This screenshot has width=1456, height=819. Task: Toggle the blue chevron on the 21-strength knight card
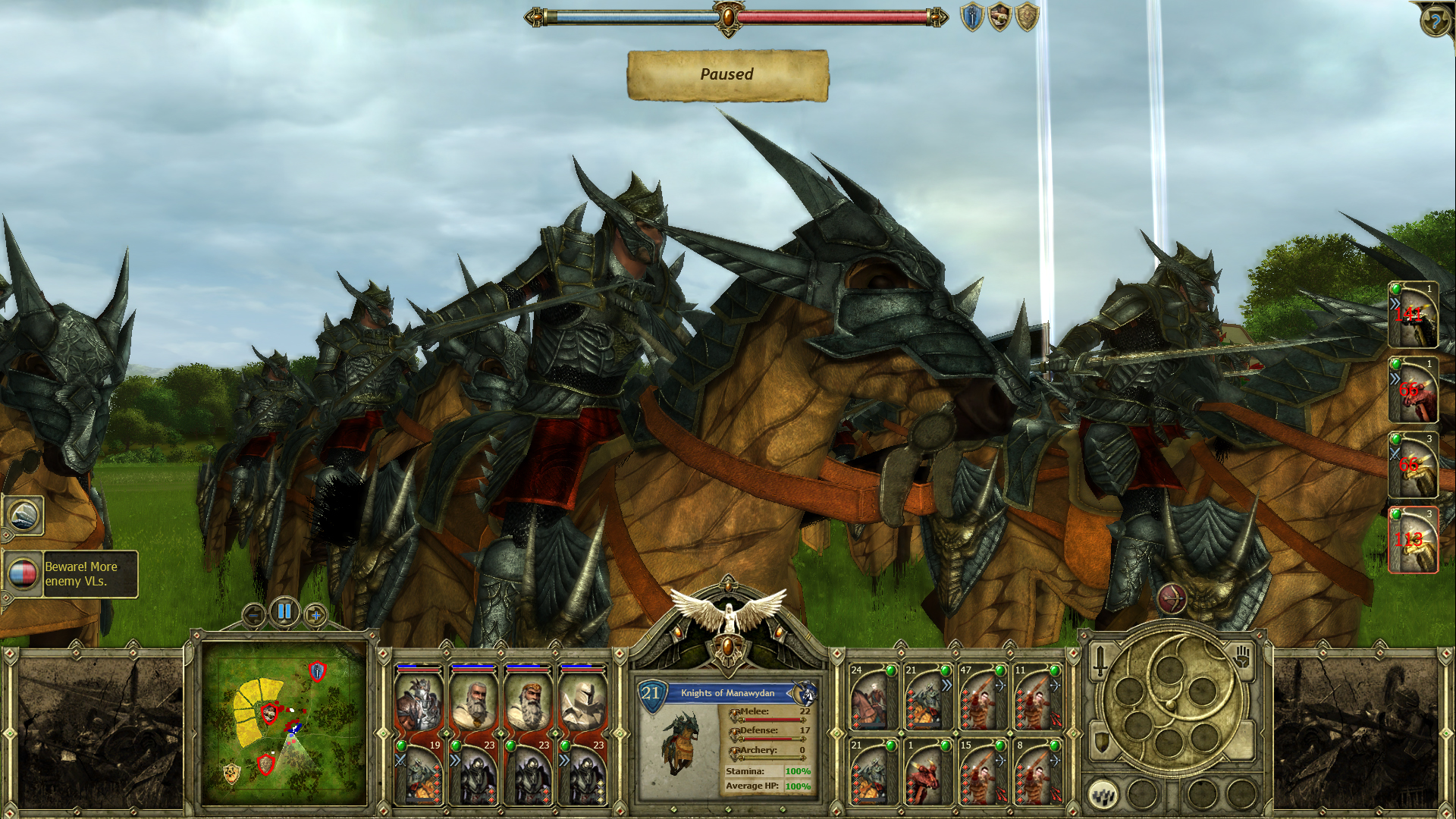coord(947,686)
